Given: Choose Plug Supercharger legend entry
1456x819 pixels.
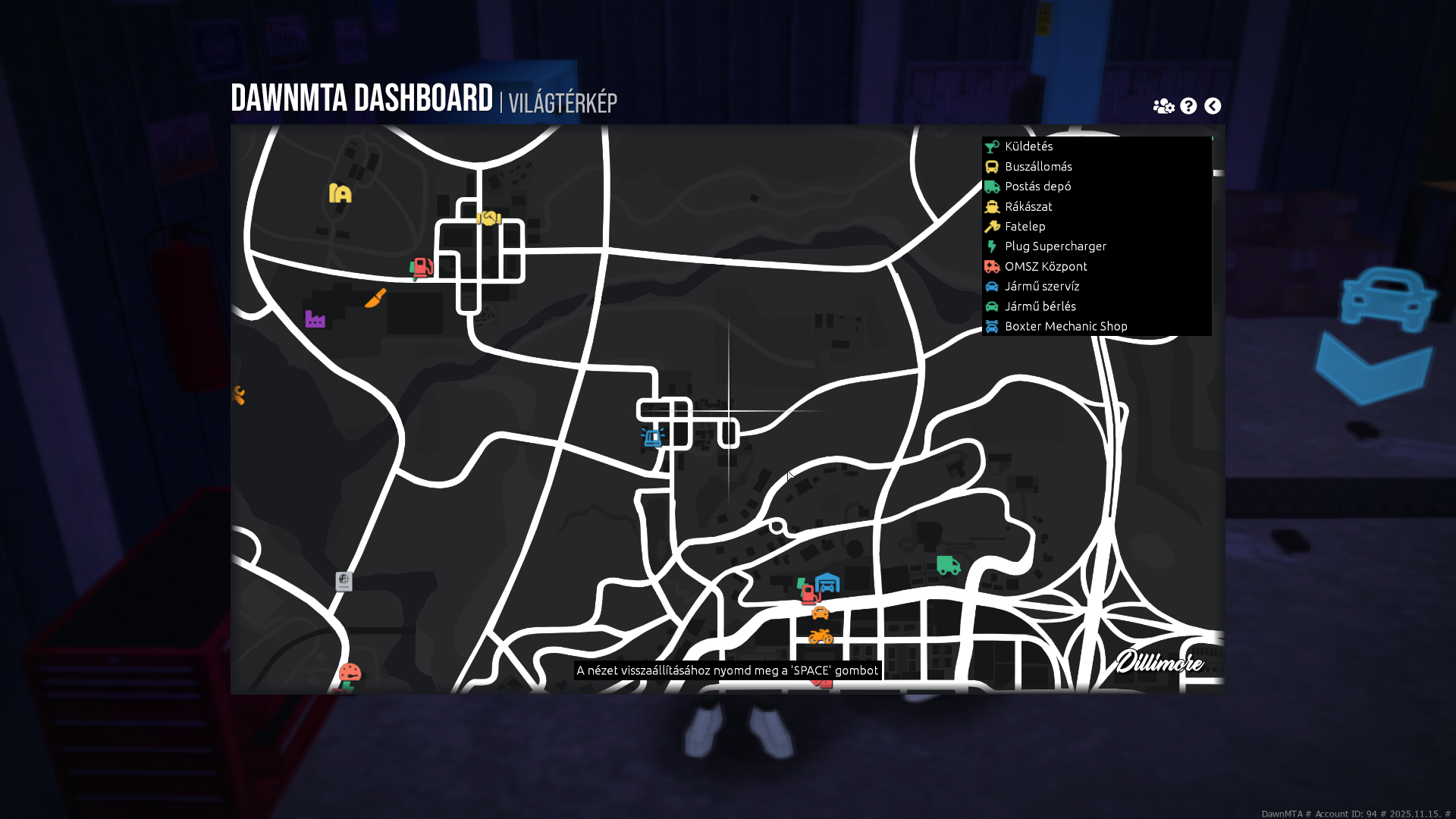Looking at the screenshot, I should click(1055, 246).
